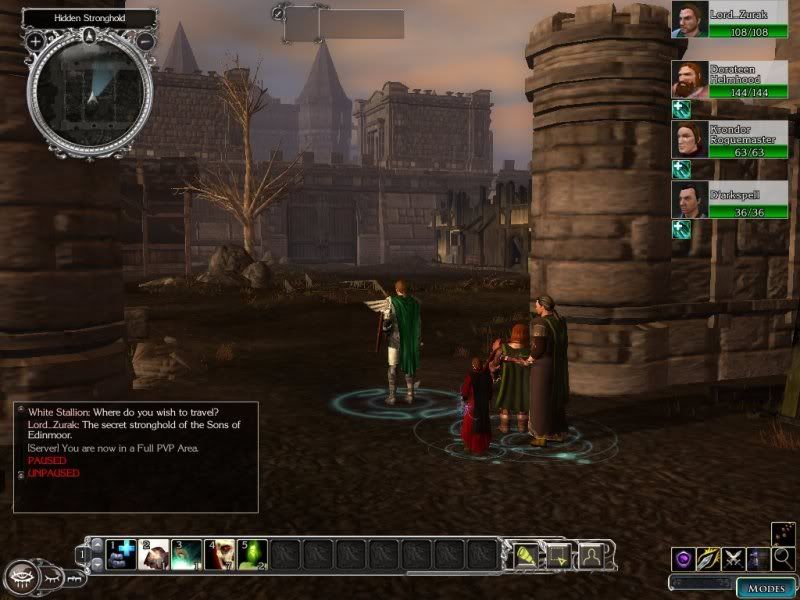Screen dimensions: 800x600
Task: Toggle the crossed swords combat mode
Action: click(x=734, y=559)
